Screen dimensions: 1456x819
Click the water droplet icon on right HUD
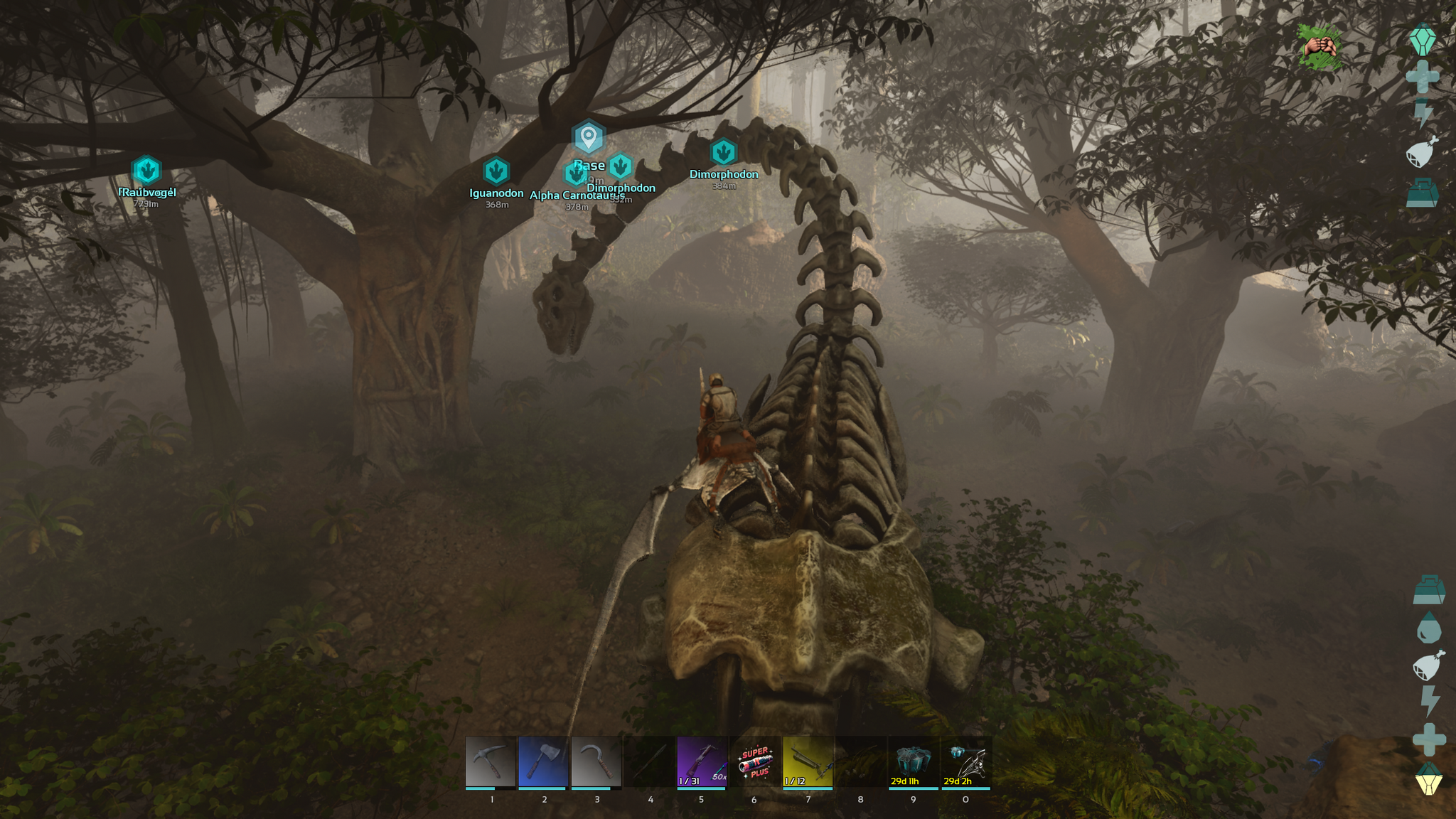coord(1429,626)
